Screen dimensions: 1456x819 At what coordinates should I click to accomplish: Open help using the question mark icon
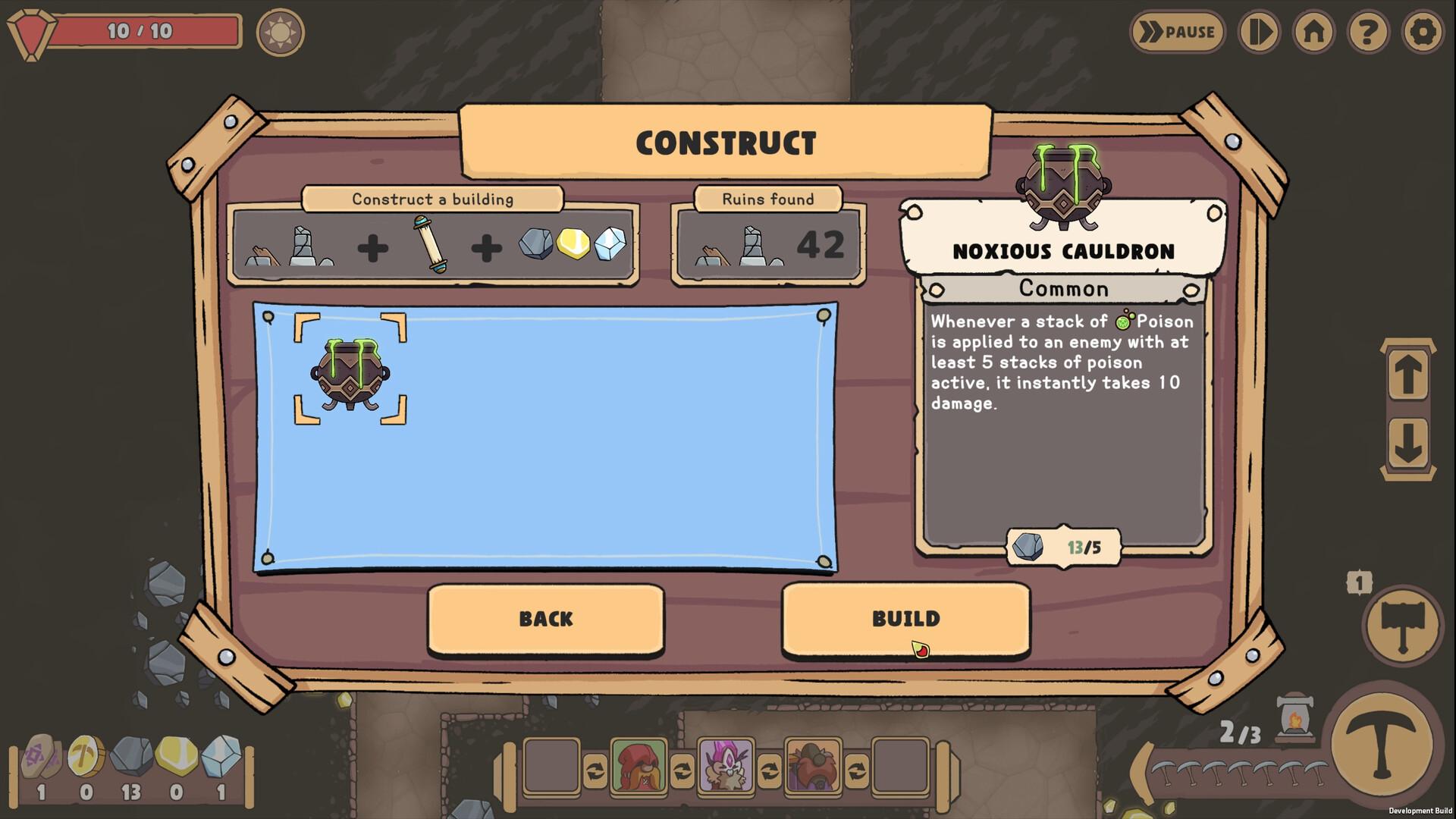coord(1367,32)
